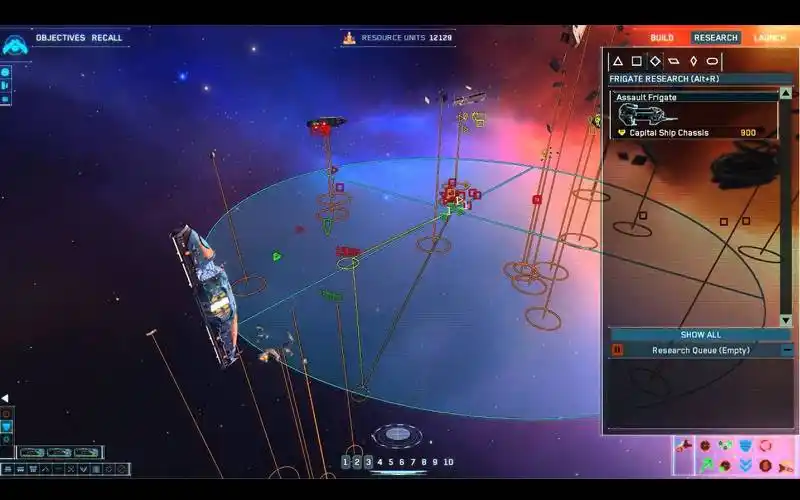Collapse the Research Queue with the minus button
Viewport: 800px width, 500px height.
coord(787,350)
